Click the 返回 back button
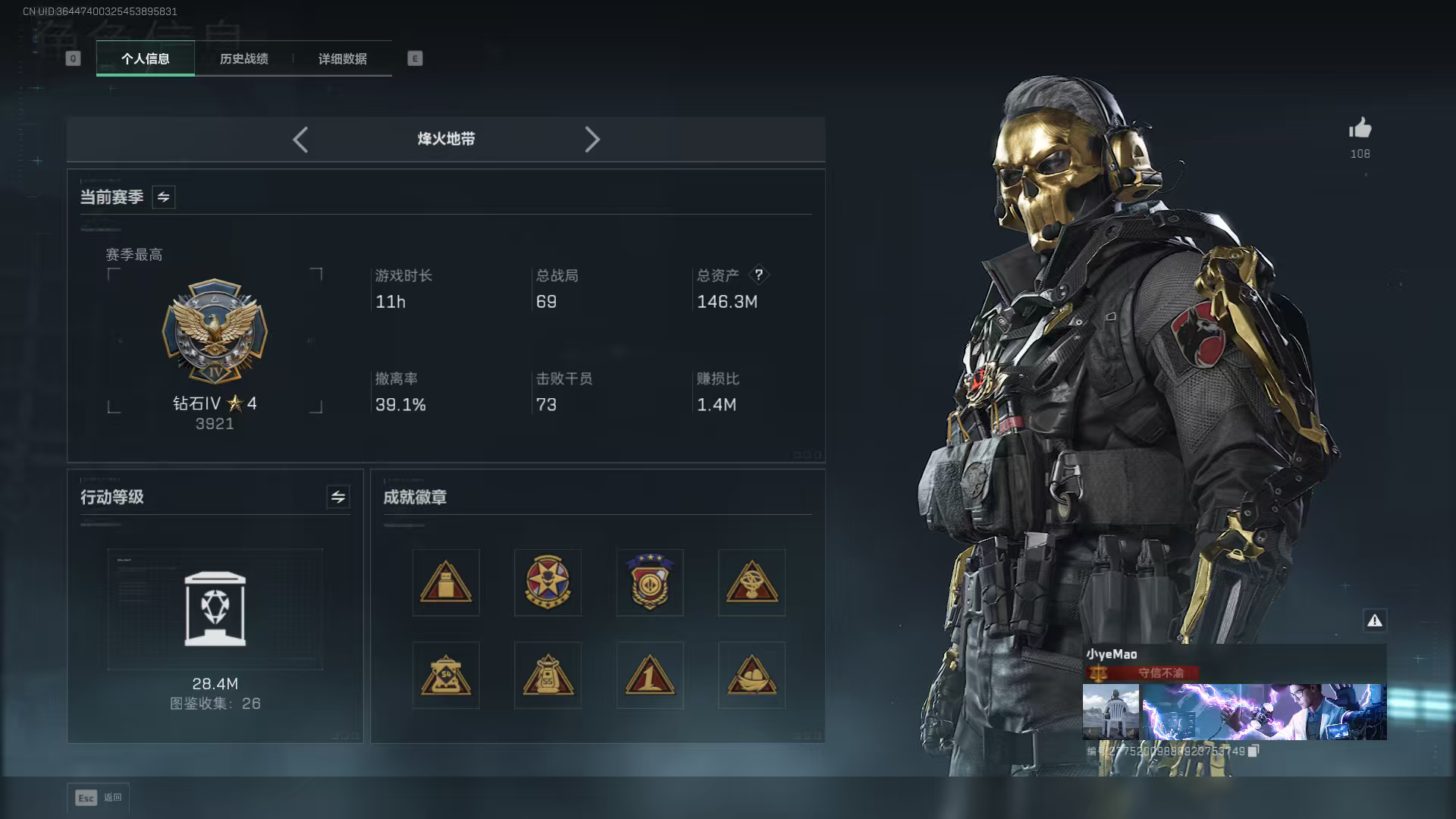1456x819 pixels. point(99,798)
